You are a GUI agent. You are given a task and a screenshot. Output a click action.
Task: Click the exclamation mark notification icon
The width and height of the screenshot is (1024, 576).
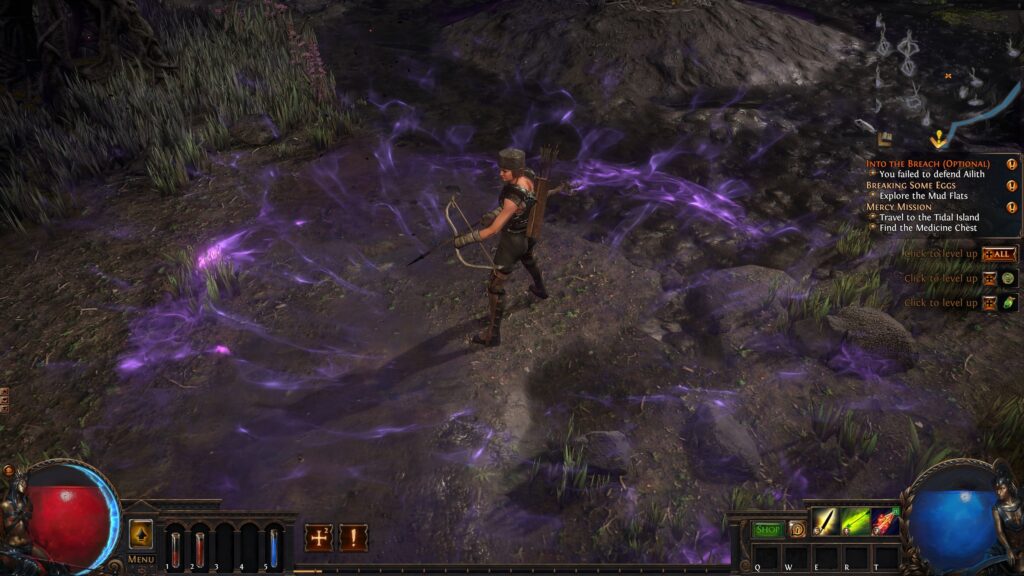353,538
